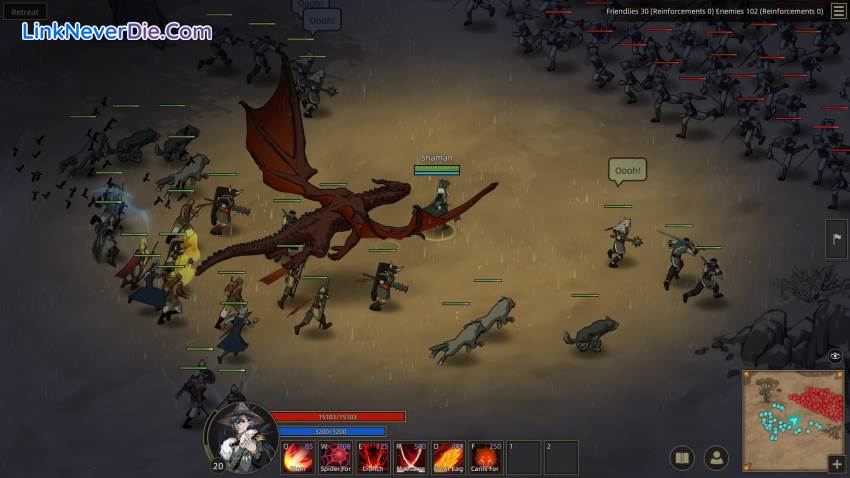This screenshot has width=850, height=478.
Task: Open the character profile button
Action: coord(716,458)
